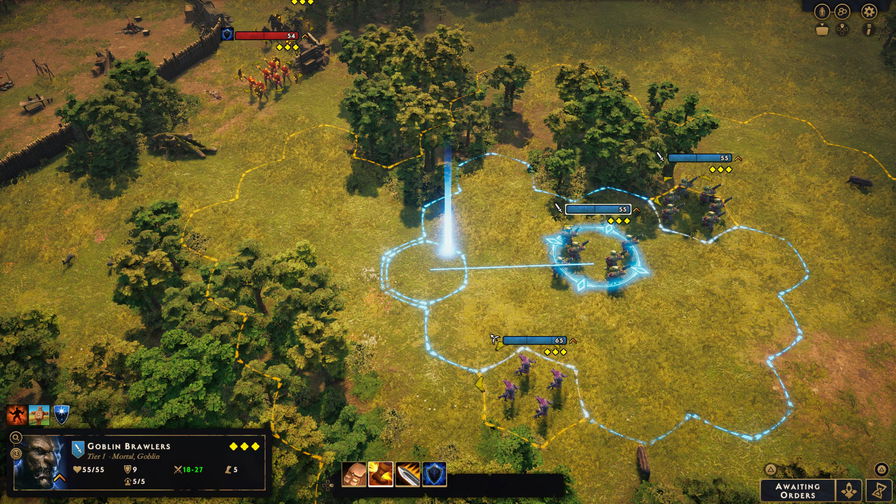Click the magnifying glass inspect unit button

click(15, 437)
